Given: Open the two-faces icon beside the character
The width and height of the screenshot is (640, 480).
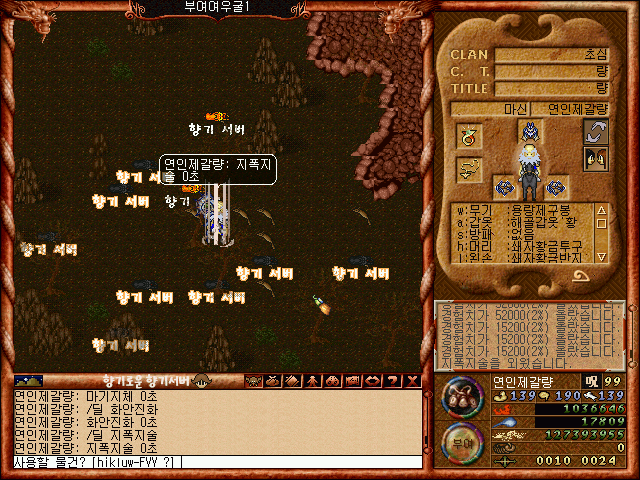Looking at the screenshot, I should (x=596, y=158).
